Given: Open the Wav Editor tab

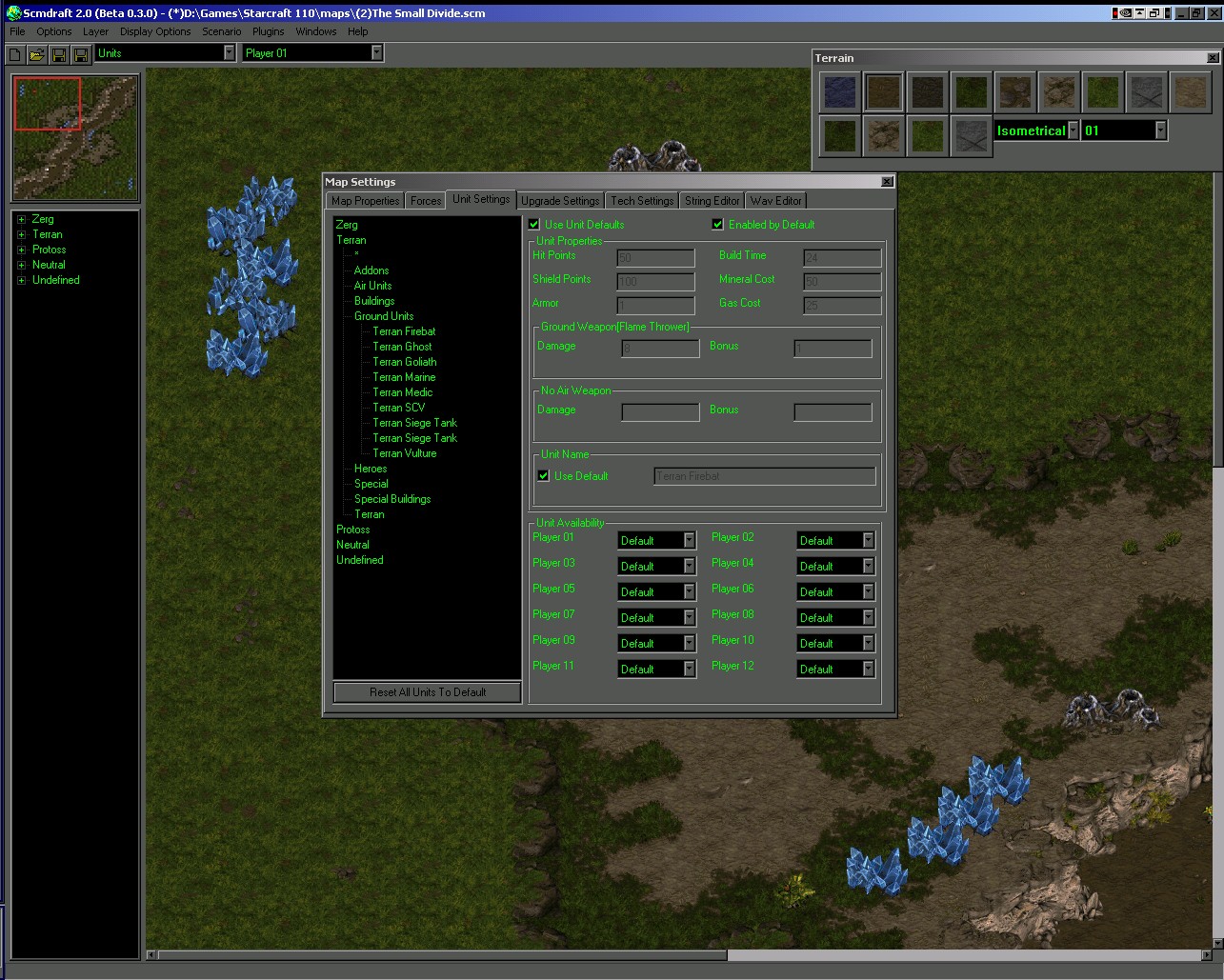Looking at the screenshot, I should 775,201.
